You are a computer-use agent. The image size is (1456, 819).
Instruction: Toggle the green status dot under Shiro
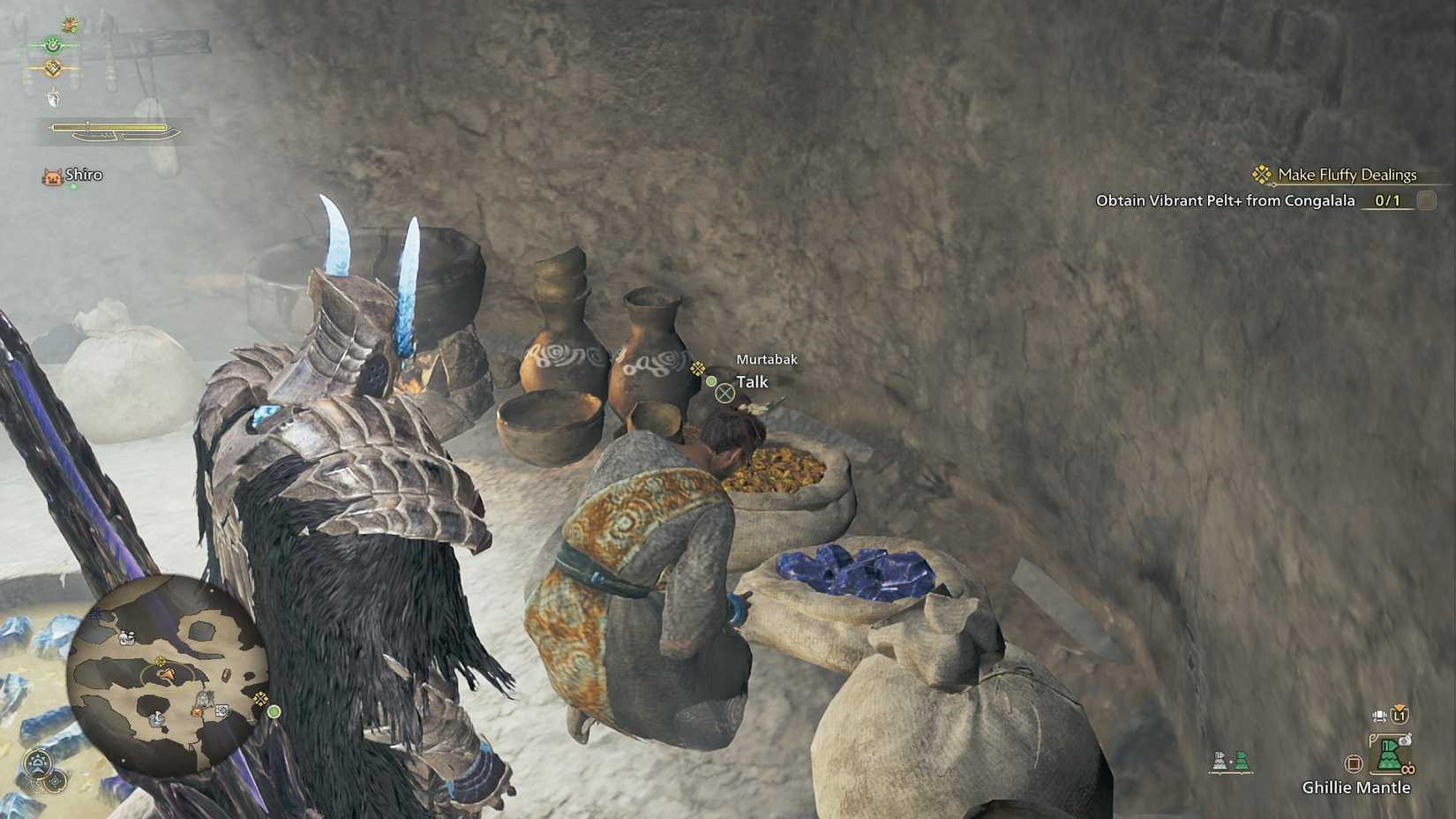point(73,185)
